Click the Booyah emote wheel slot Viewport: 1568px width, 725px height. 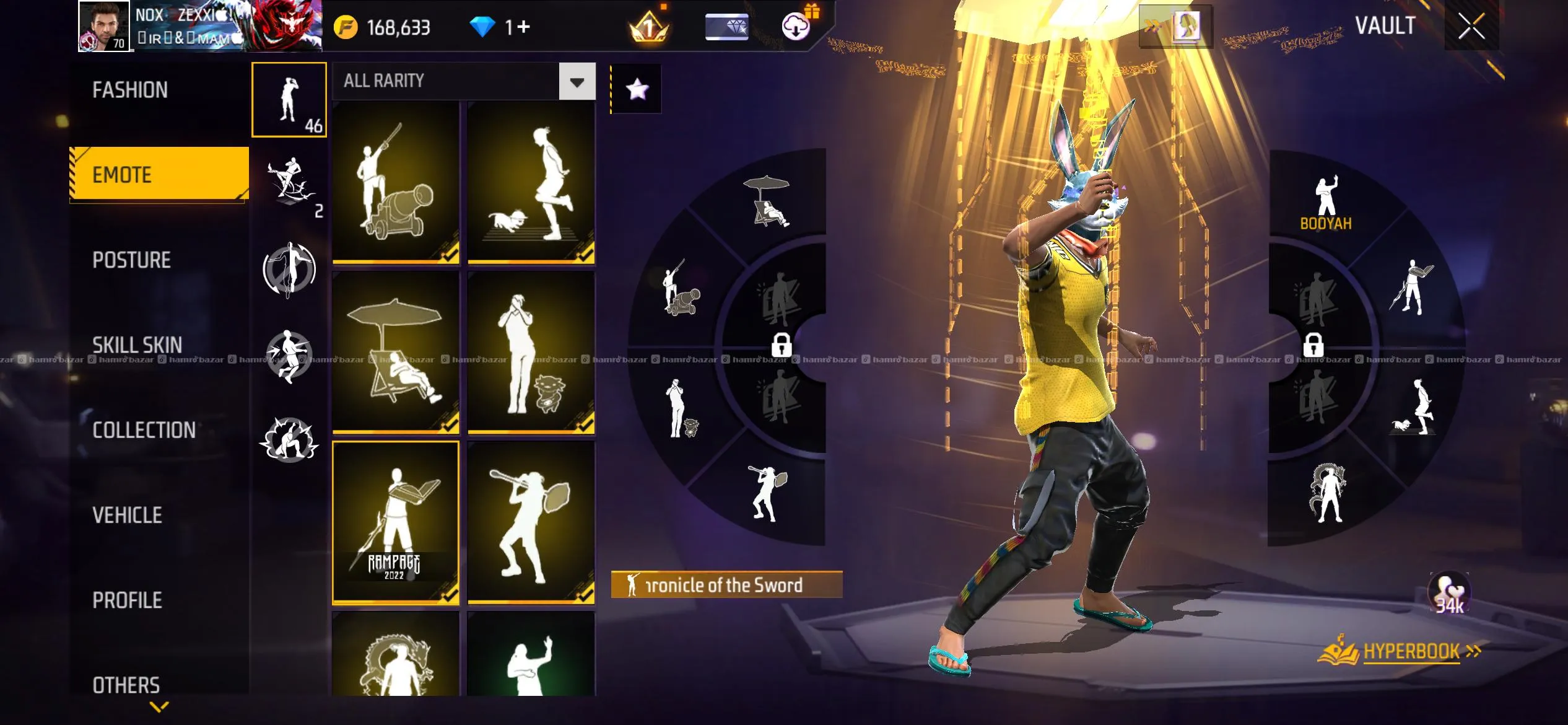click(1326, 203)
